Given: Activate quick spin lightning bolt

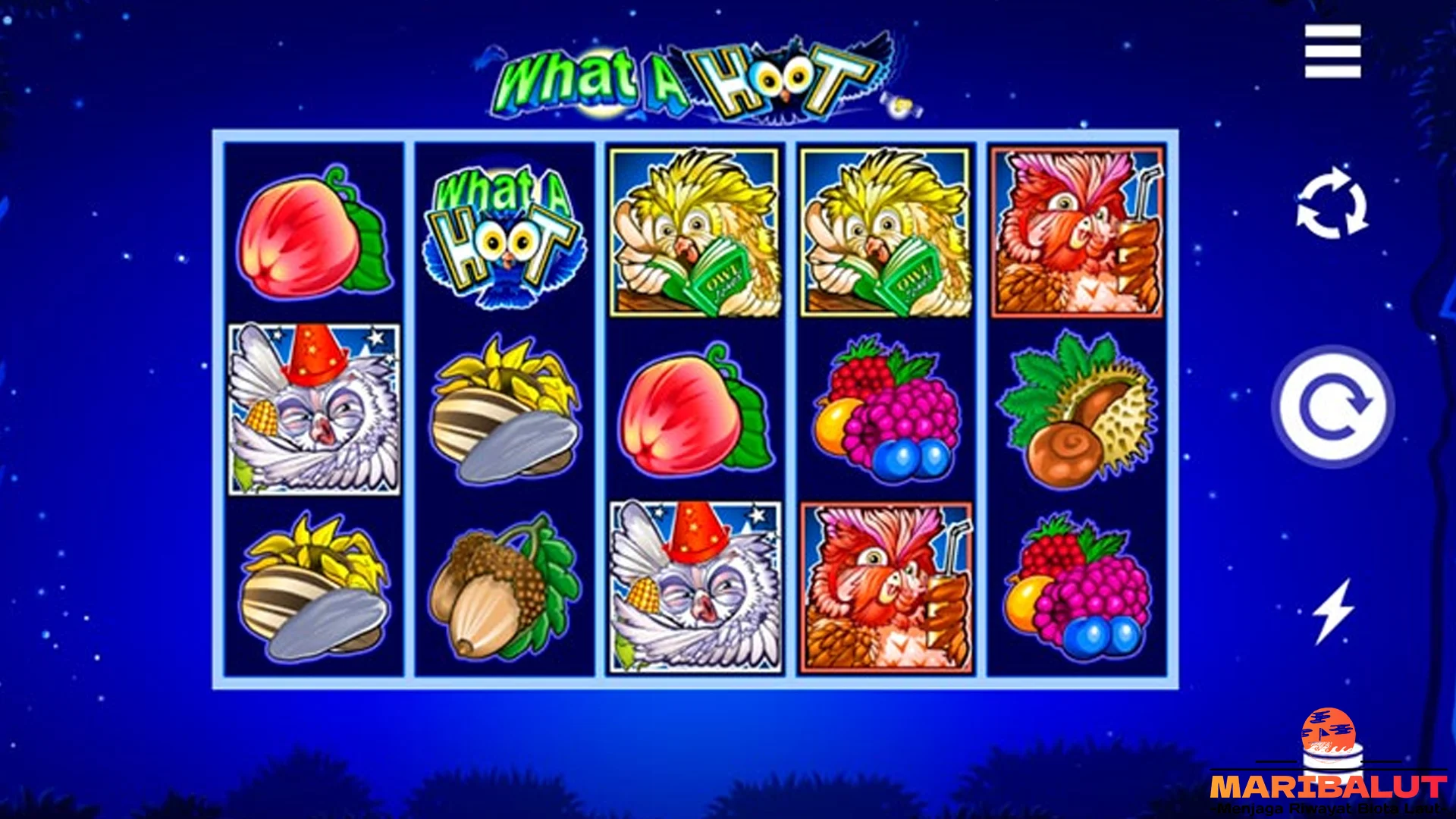Looking at the screenshot, I should (1332, 611).
